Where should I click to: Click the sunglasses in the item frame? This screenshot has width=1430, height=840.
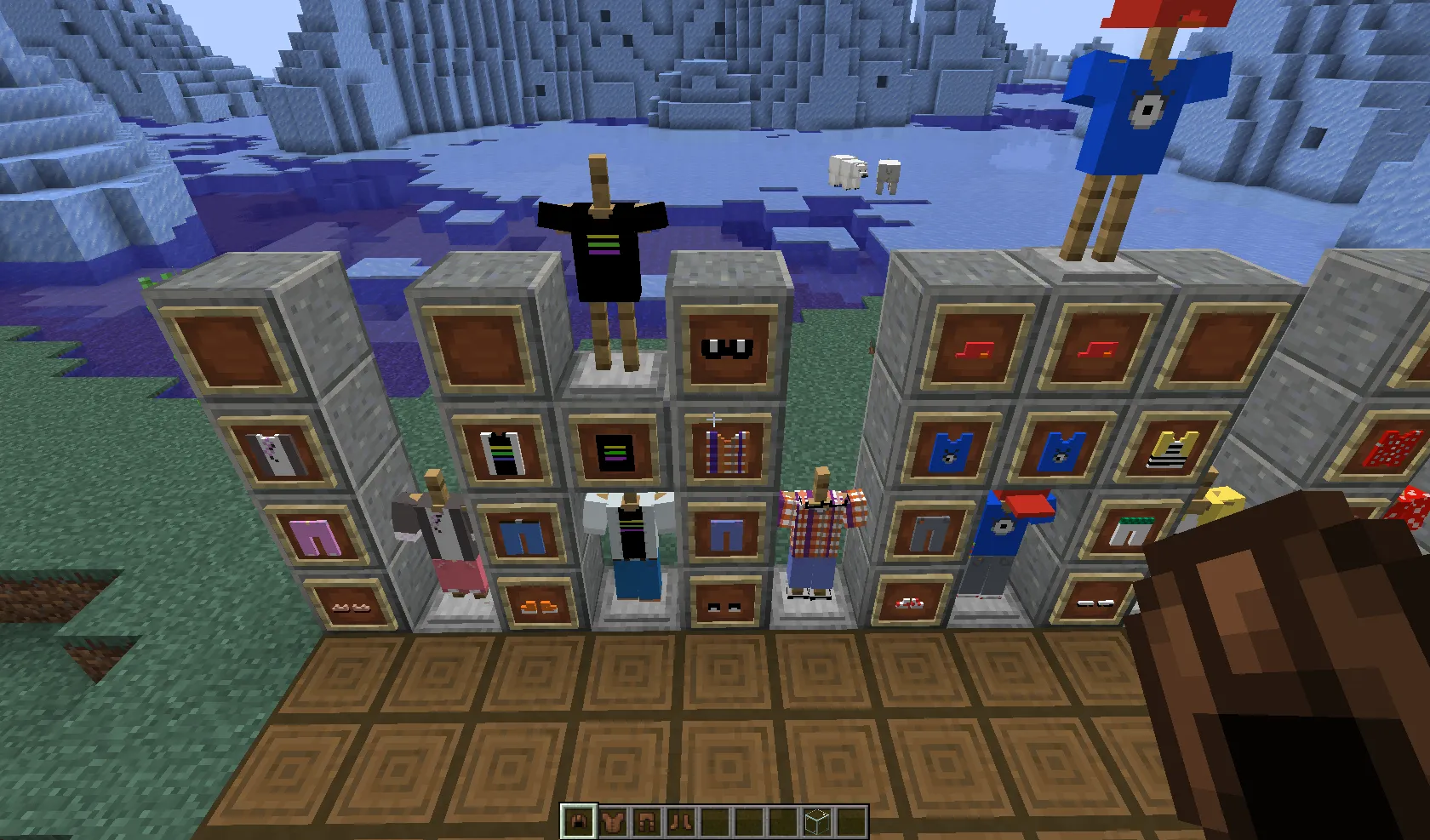tap(726, 349)
